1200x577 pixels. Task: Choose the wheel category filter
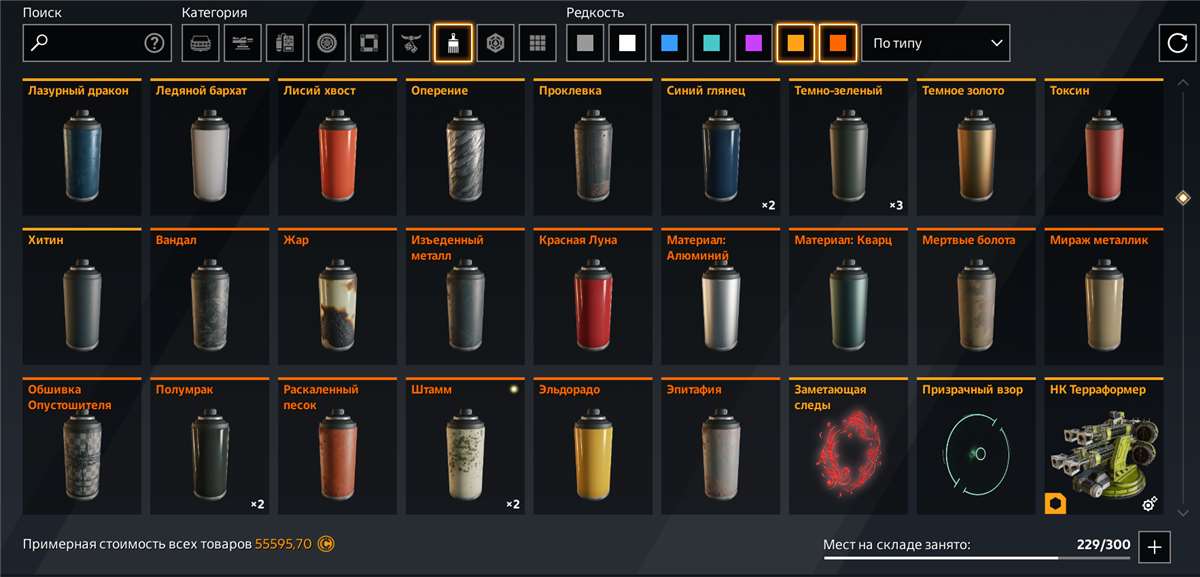pyautogui.click(x=327, y=43)
